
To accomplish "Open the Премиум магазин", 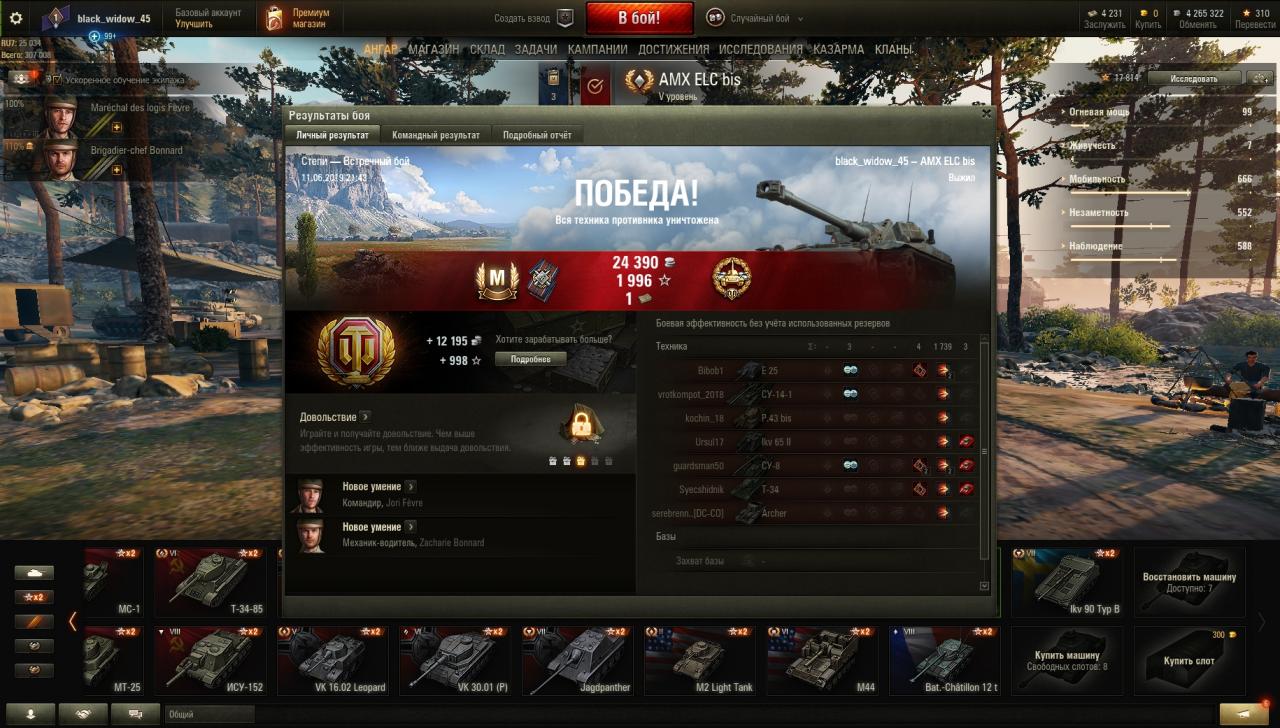I will [300, 18].
